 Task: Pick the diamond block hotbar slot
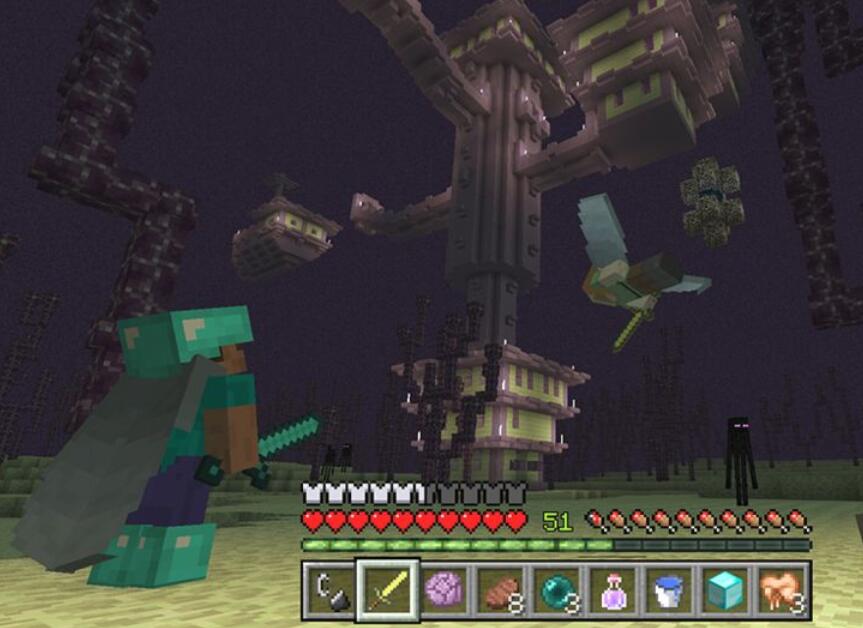coord(725,590)
